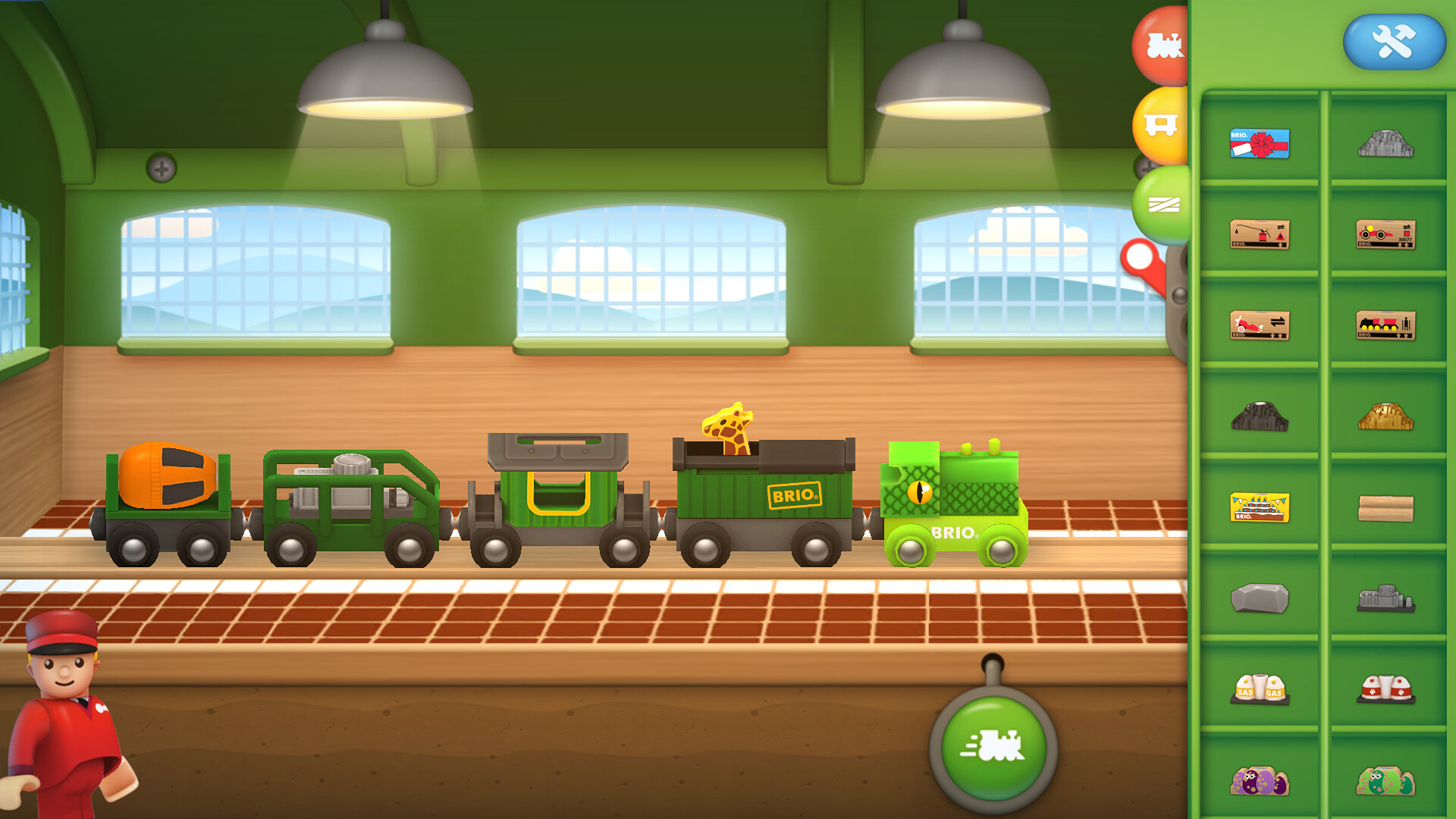
Task: Pick the dark volcano mountain piece
Action: (x=1260, y=416)
